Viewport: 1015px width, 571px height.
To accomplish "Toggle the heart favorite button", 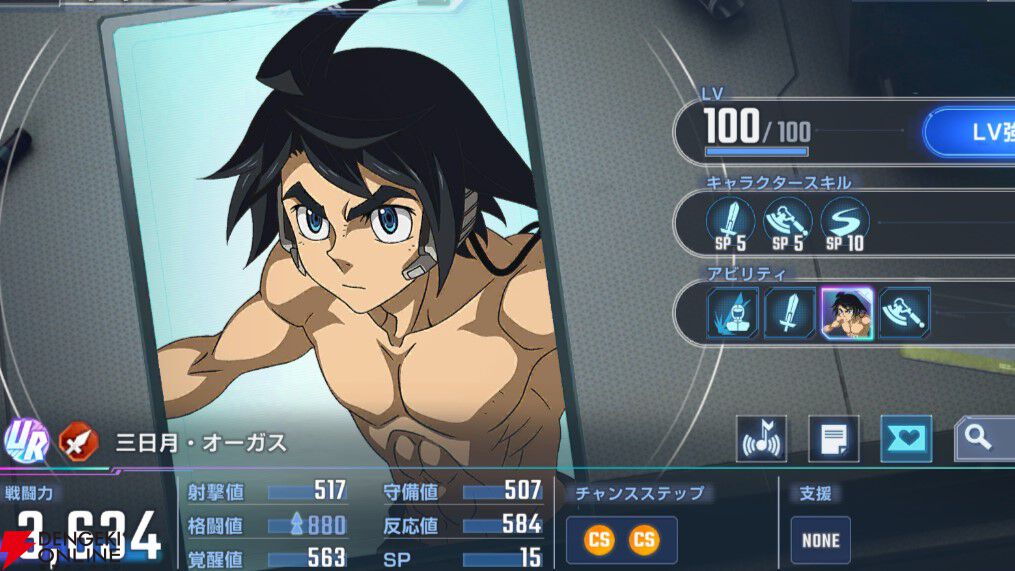I will point(906,439).
